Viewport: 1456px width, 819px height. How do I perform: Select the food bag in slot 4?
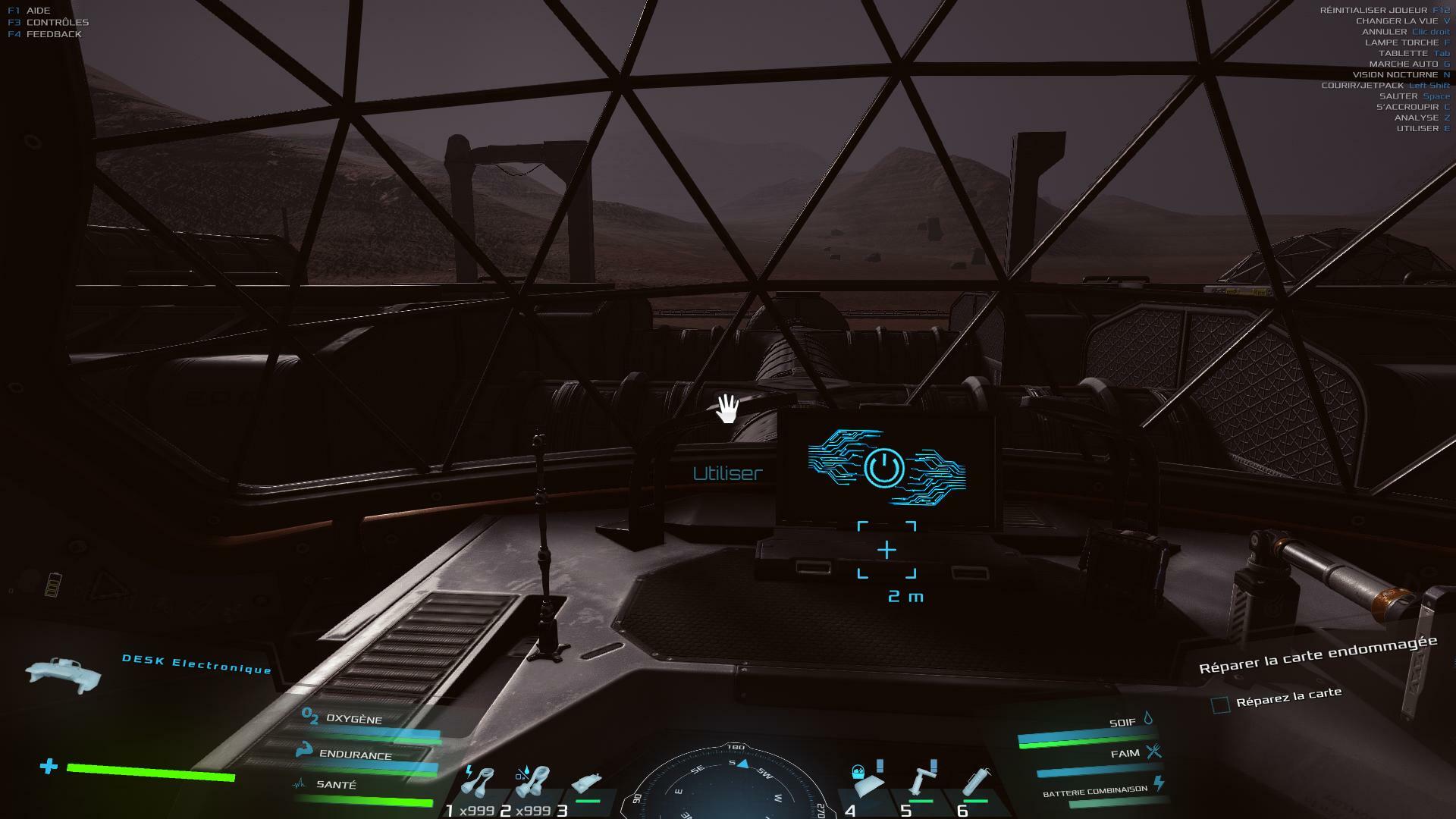(867, 781)
